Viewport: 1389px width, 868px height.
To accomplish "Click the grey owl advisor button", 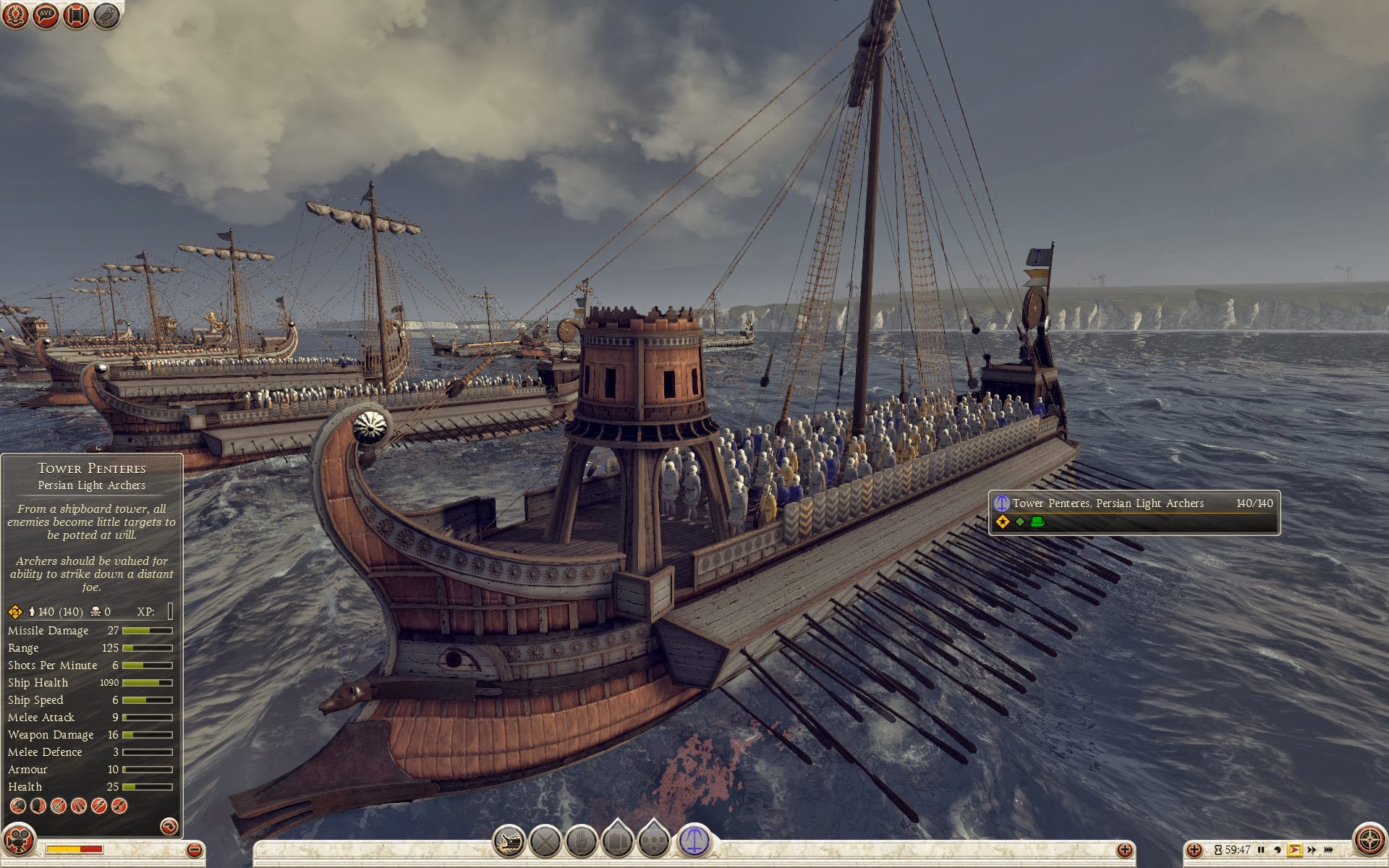I will click(107, 15).
